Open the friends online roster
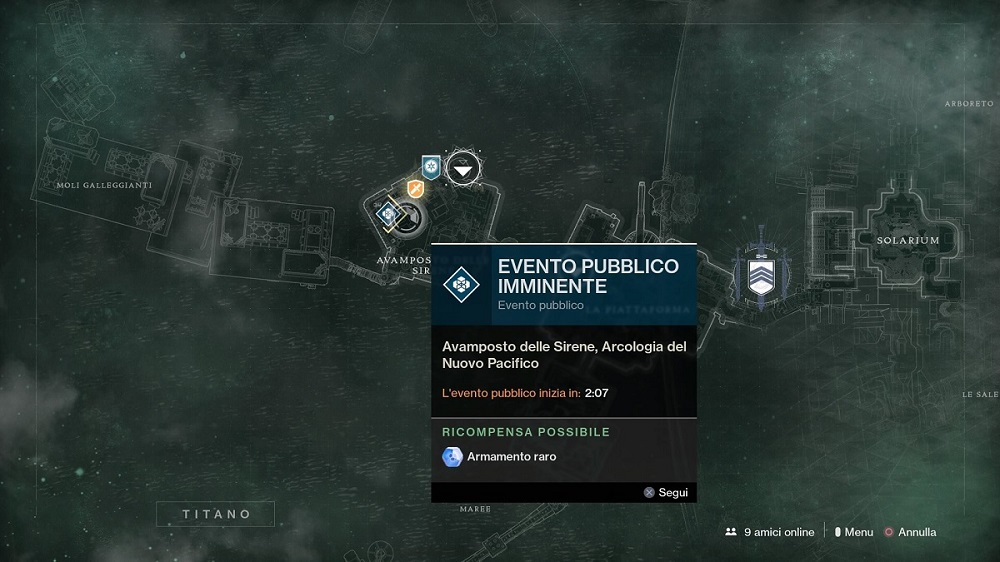1000x562 pixels. 770,532
